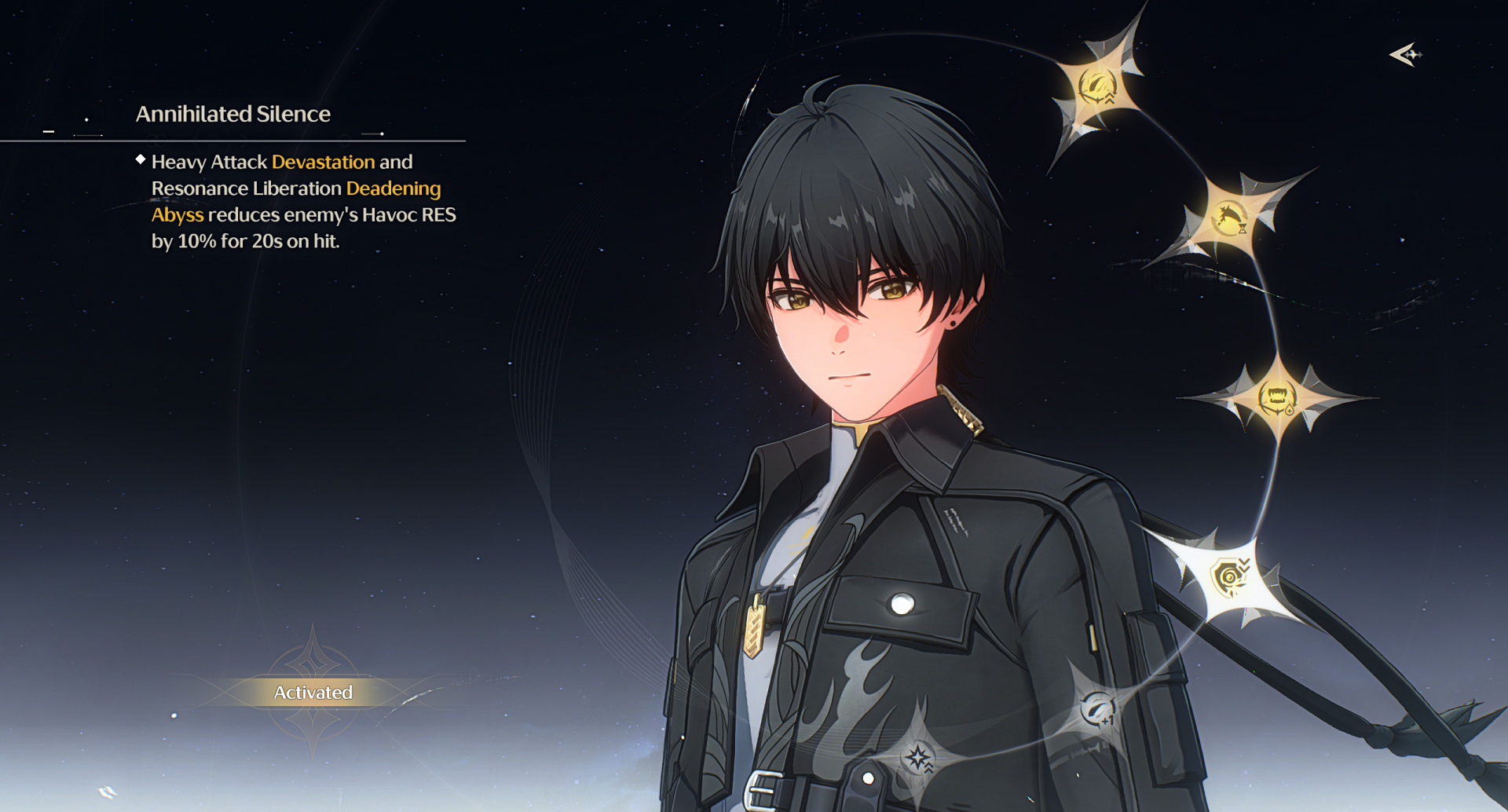
Task: Open the hourglass resonance chain node
Action: click(1230, 218)
